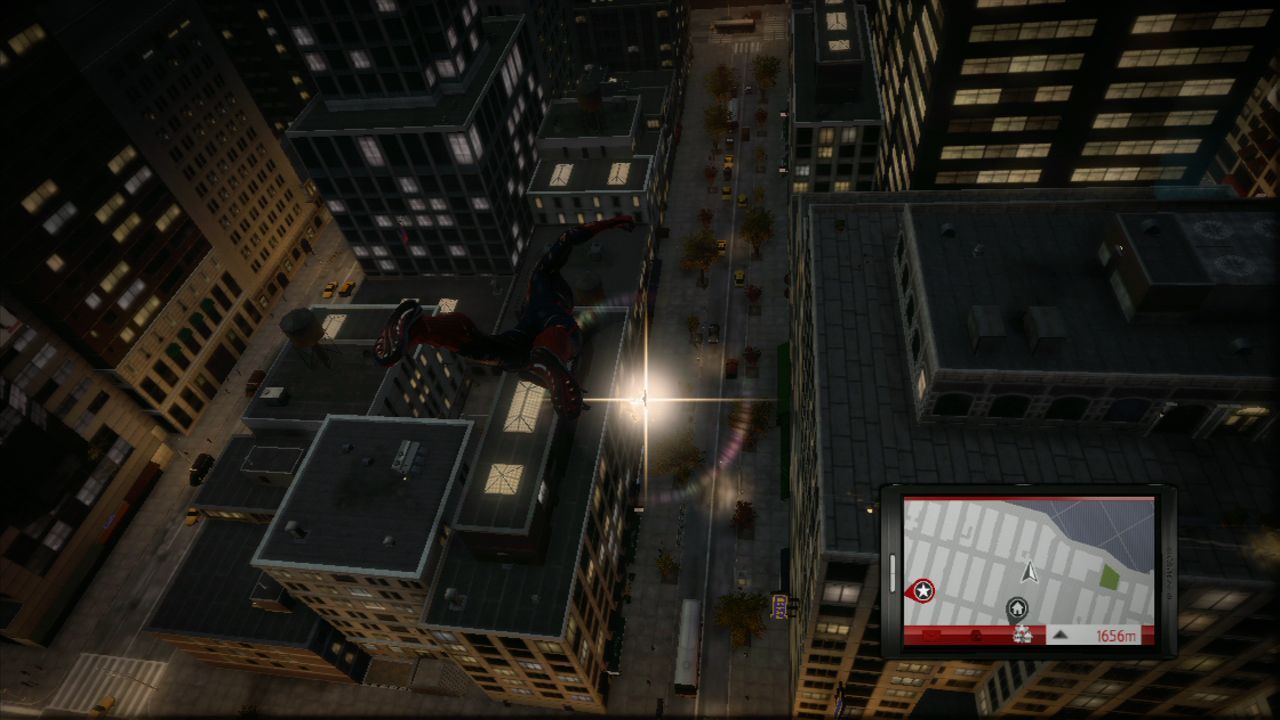Viewport: 1280px width, 720px height.
Task: Expand the minimap using the triangle arrow
Action: (1060, 637)
